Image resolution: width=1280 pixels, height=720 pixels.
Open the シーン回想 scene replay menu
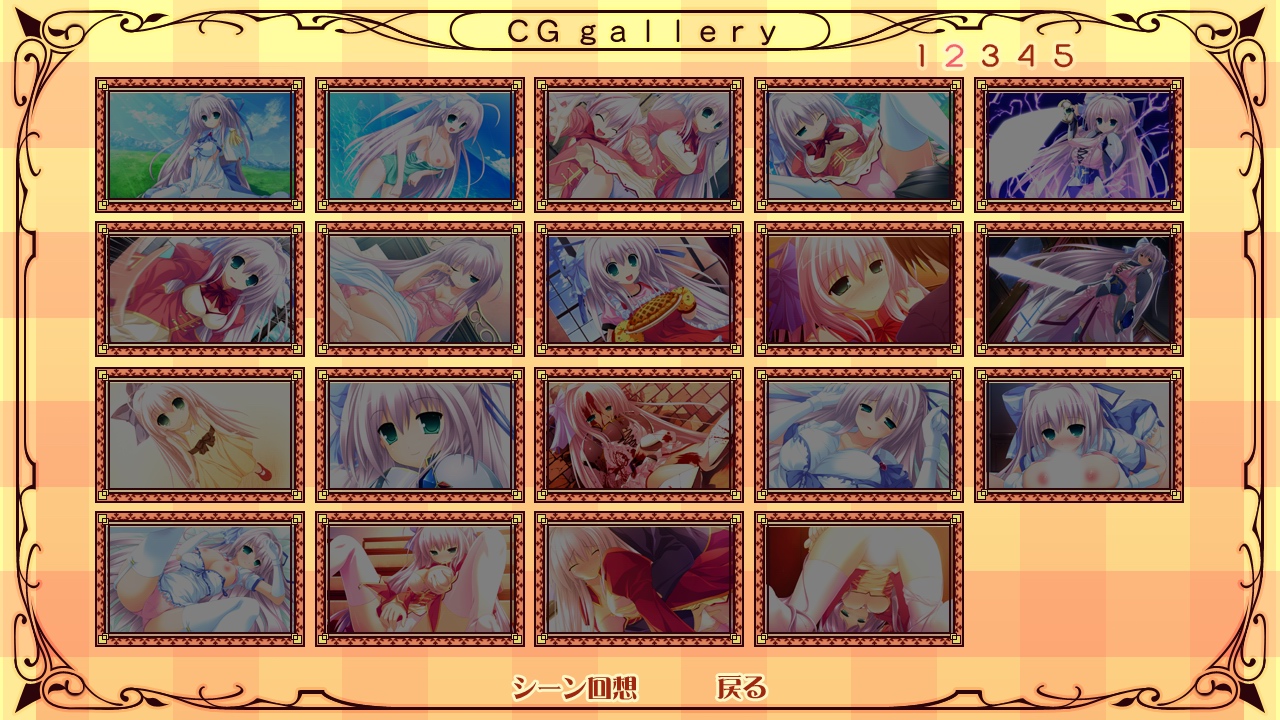(x=574, y=688)
